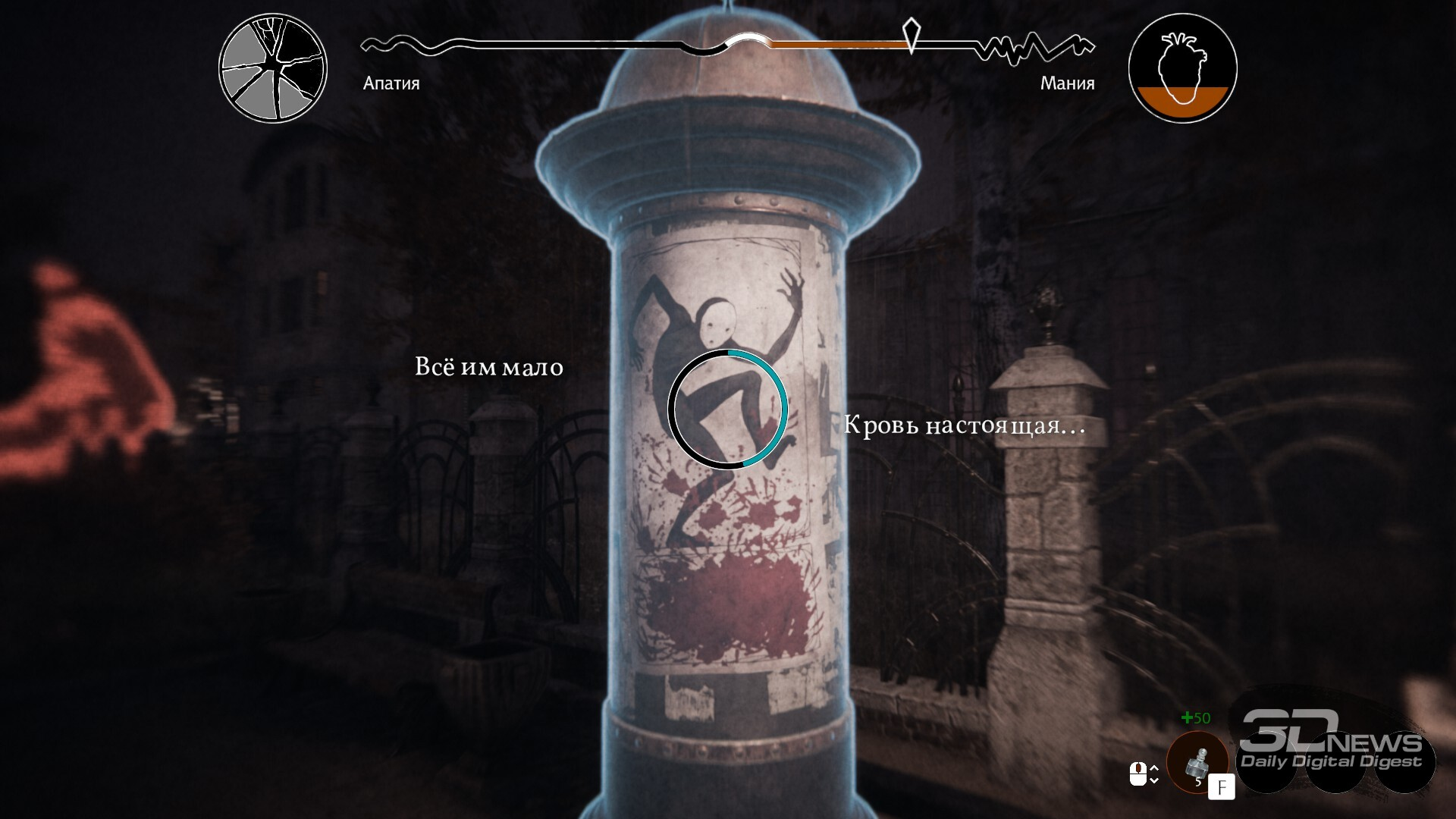
Task: Select the reply "Кровь настоящая…"
Action: click(x=964, y=425)
